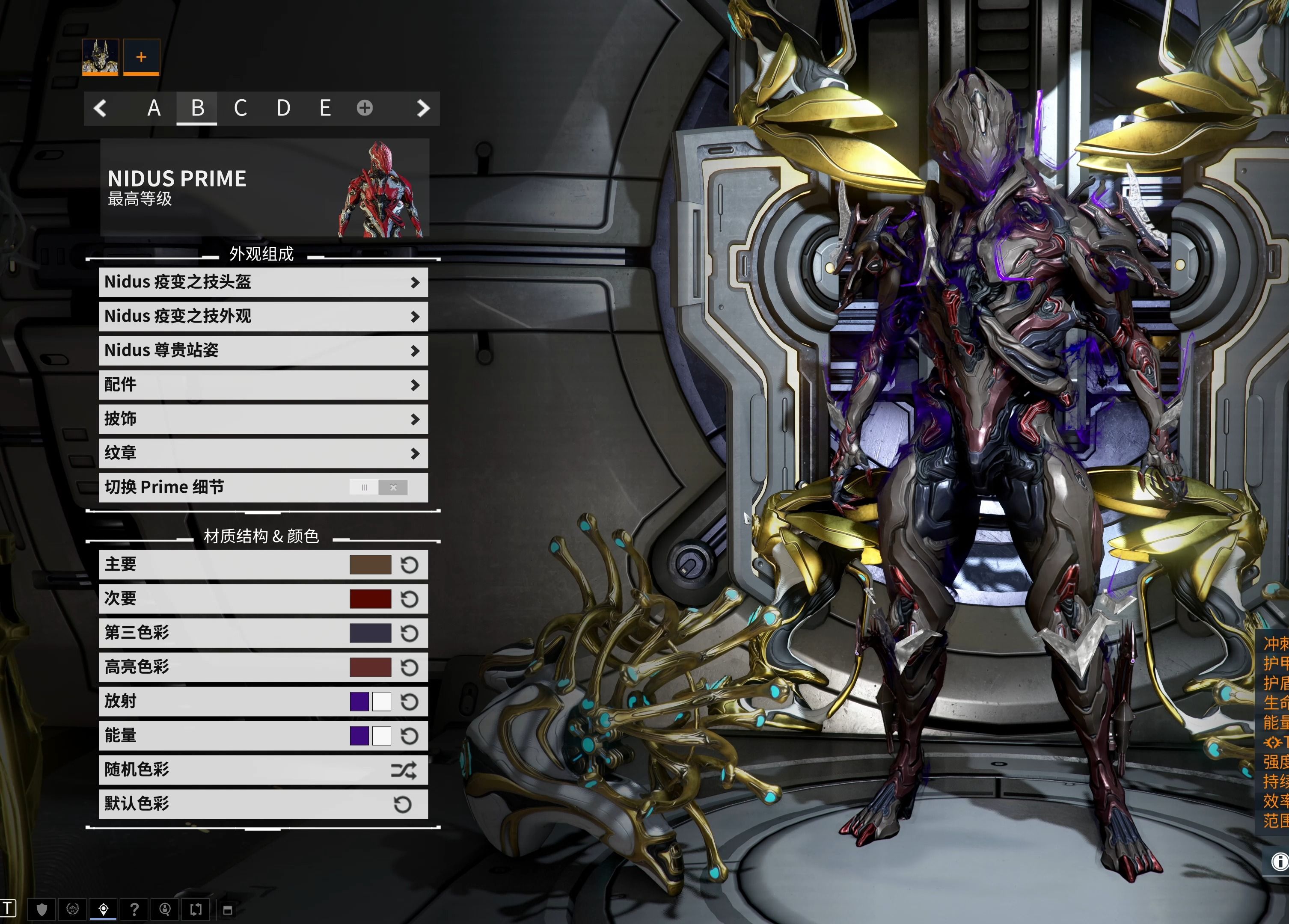The height and width of the screenshot is (924, 1289).
Task: Go to previous config with left arrow
Action: 100,108
